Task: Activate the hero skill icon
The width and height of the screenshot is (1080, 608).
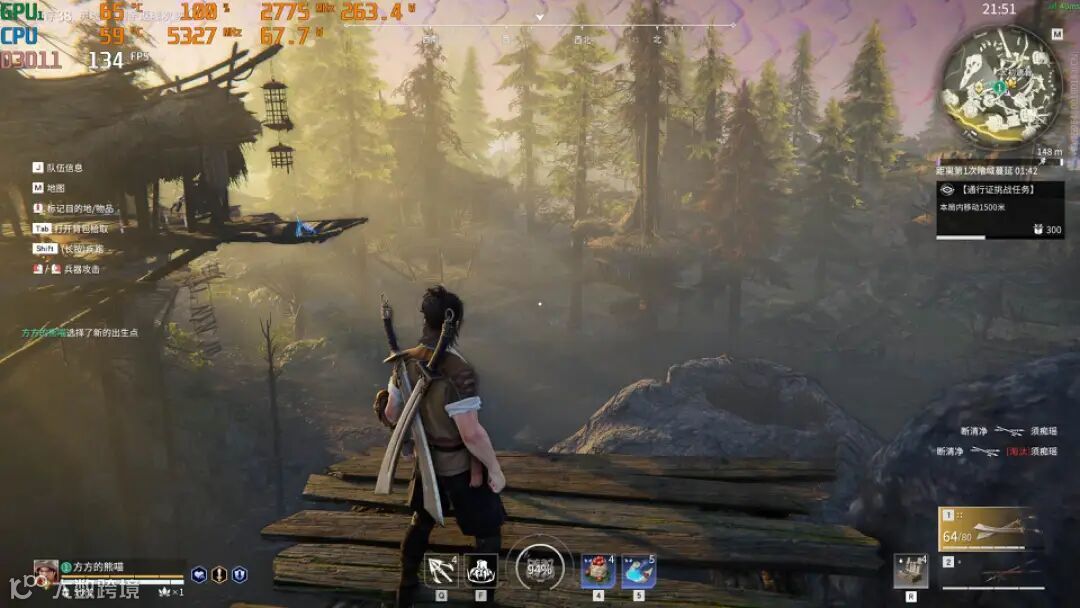Action: [x=481, y=571]
